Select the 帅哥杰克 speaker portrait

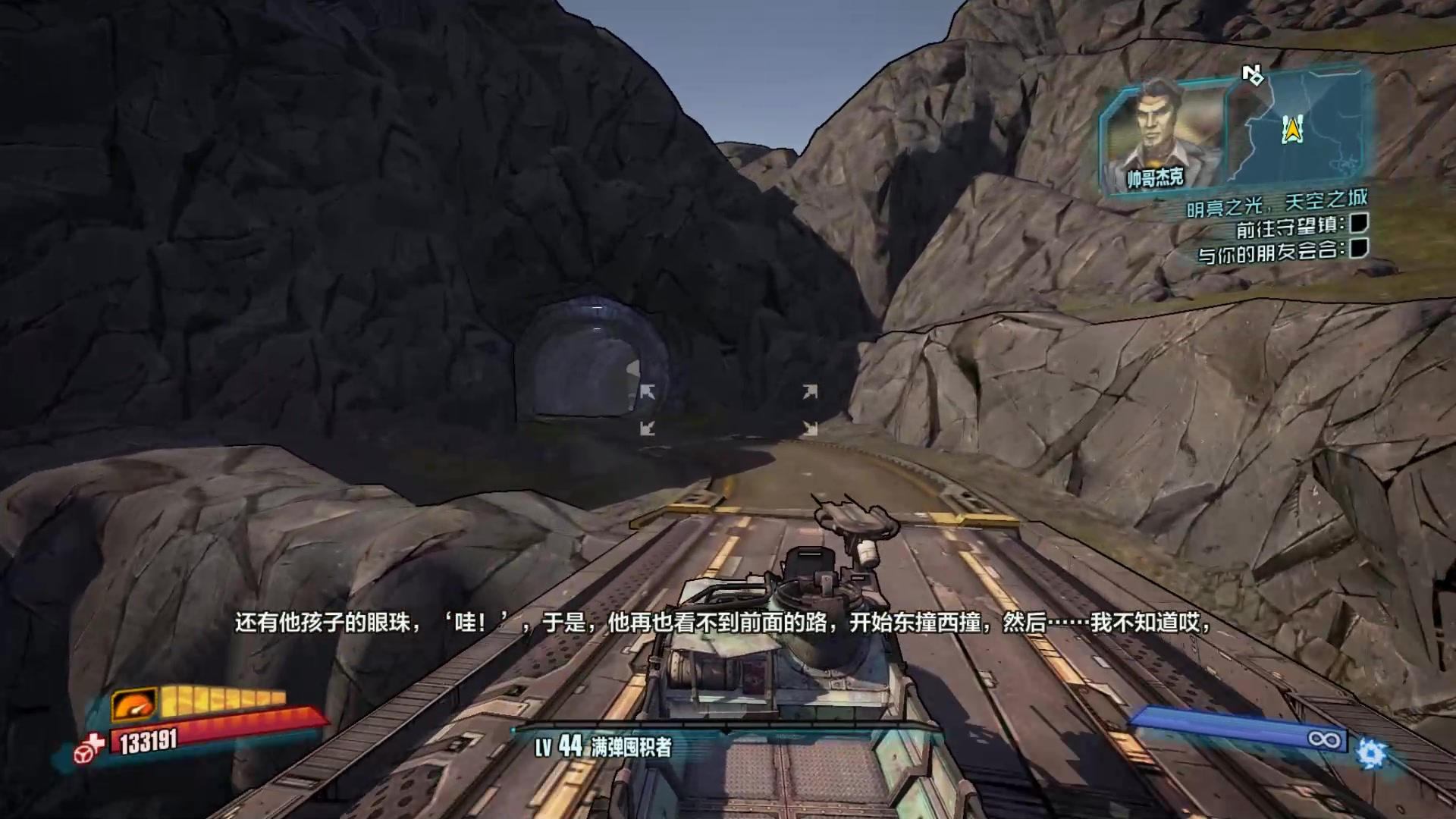click(1162, 133)
